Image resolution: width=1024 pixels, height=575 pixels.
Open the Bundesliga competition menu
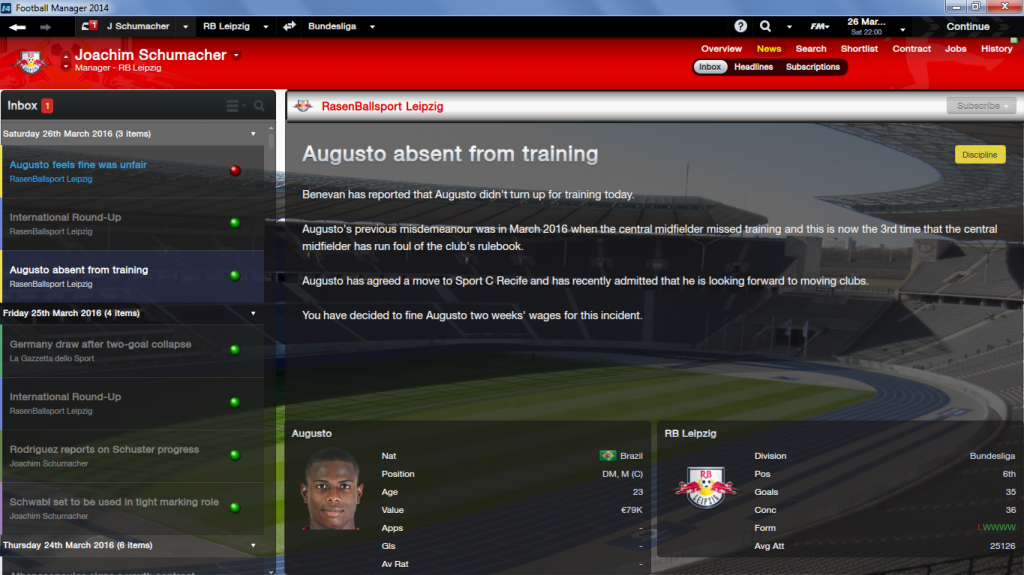pos(340,26)
